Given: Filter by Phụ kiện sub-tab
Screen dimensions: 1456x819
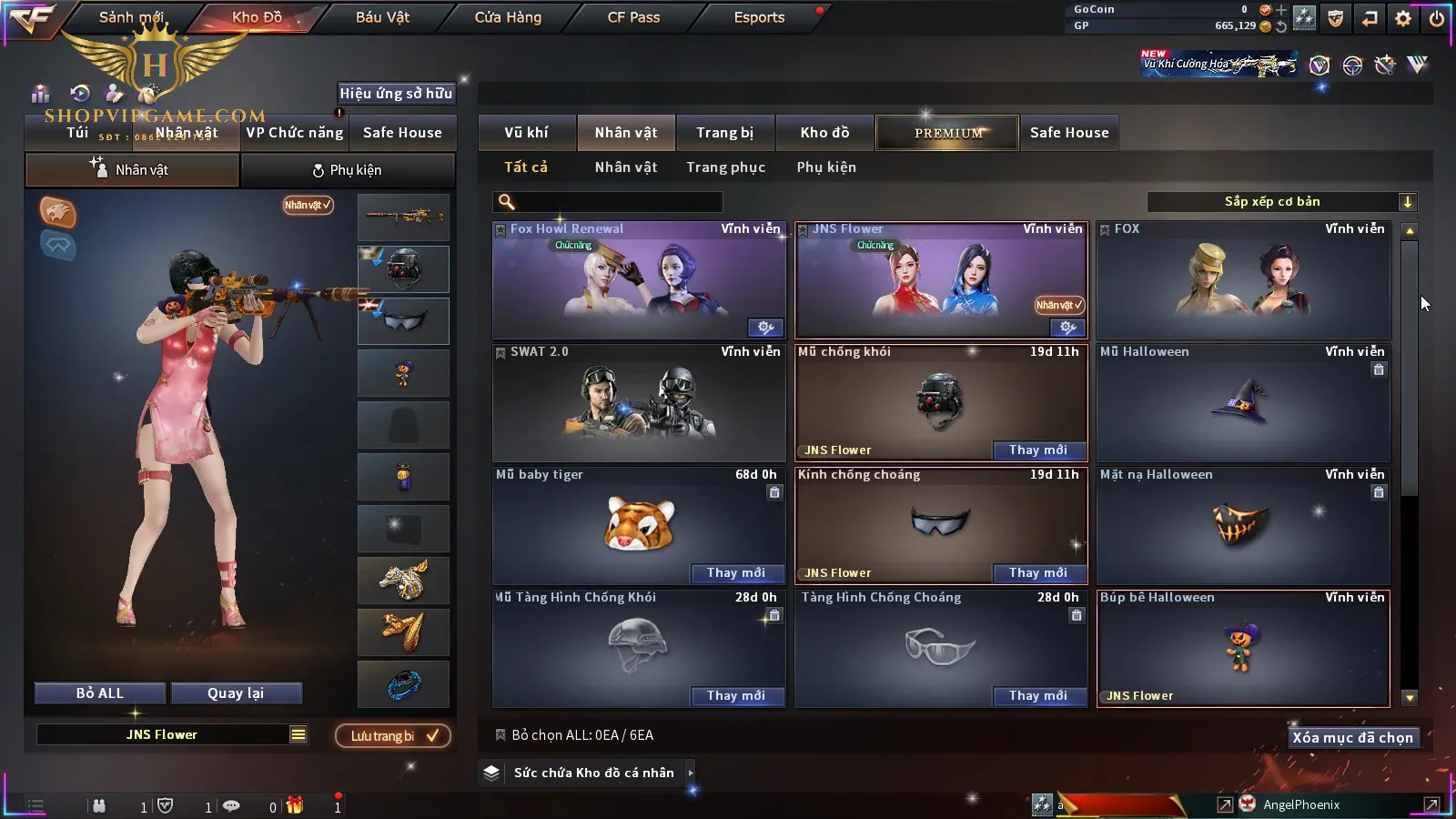Looking at the screenshot, I should click(826, 167).
